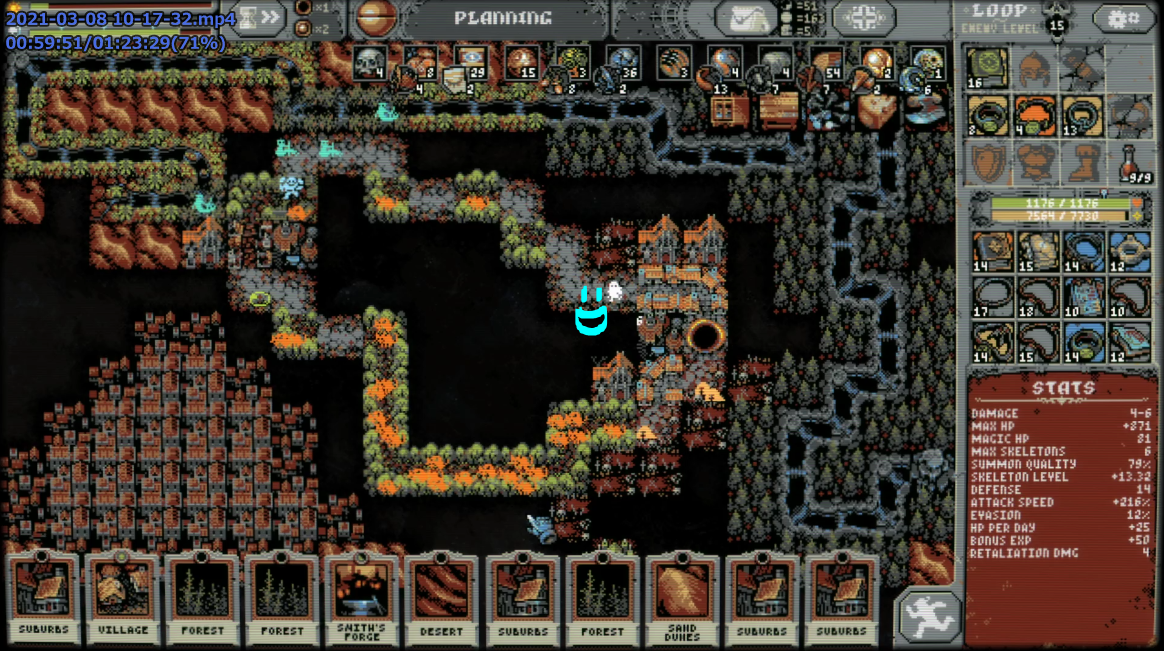This screenshot has width=1164, height=651.
Task: Select the level 17 amulet in inventory
Action: [x=992, y=298]
